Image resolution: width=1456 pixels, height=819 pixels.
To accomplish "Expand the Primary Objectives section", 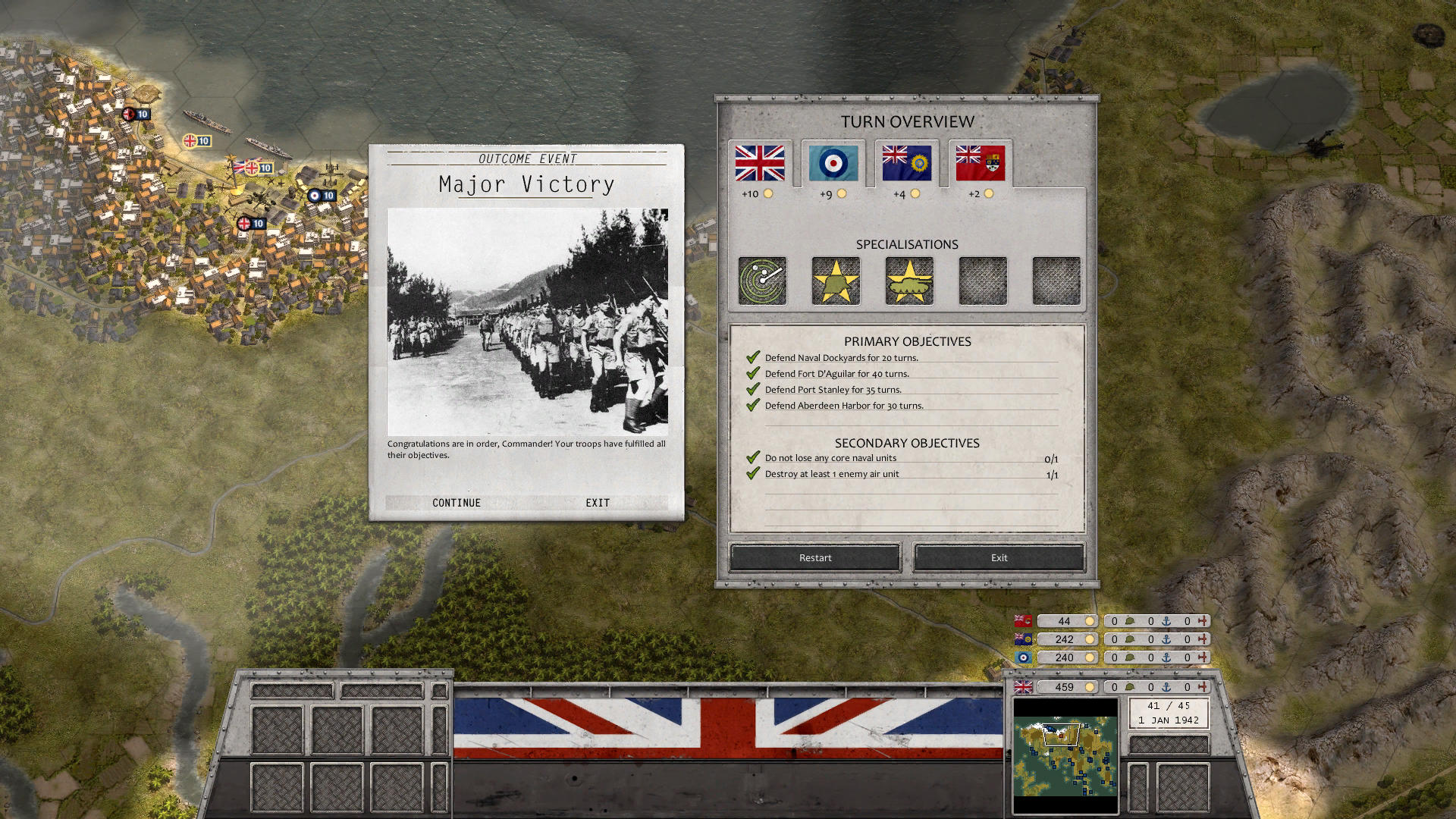I will coord(907,341).
